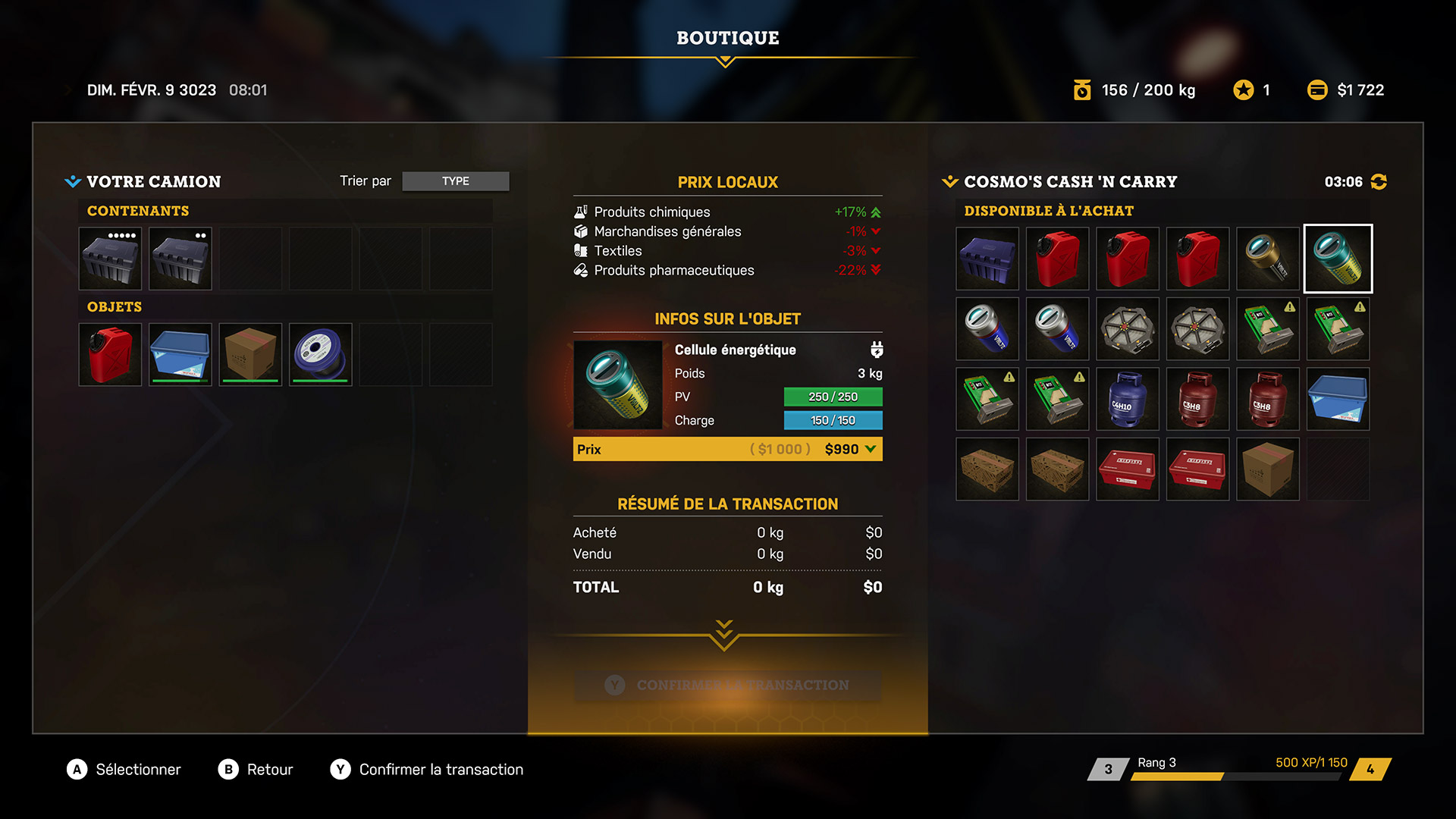
Task: Confirm the transaction in the centre panel
Action: tap(727, 685)
